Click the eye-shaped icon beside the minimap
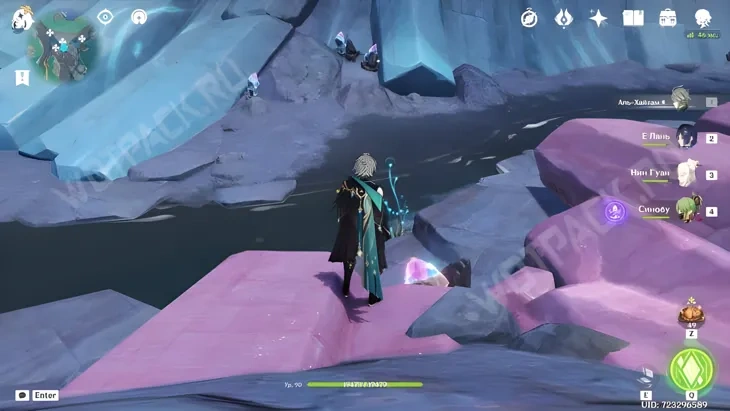The image size is (730, 411). [105, 17]
